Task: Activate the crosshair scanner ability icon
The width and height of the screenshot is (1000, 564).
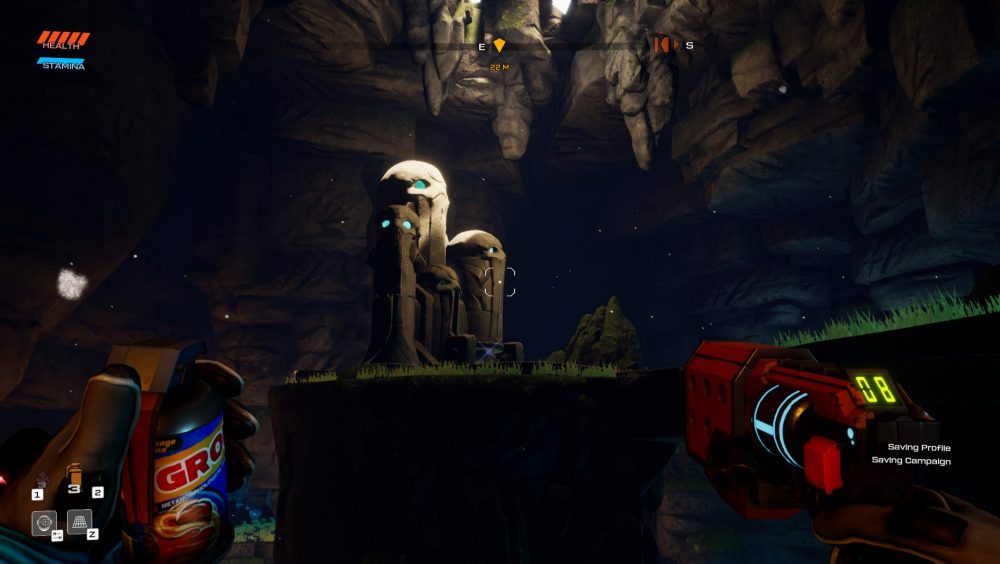Action: [44, 523]
